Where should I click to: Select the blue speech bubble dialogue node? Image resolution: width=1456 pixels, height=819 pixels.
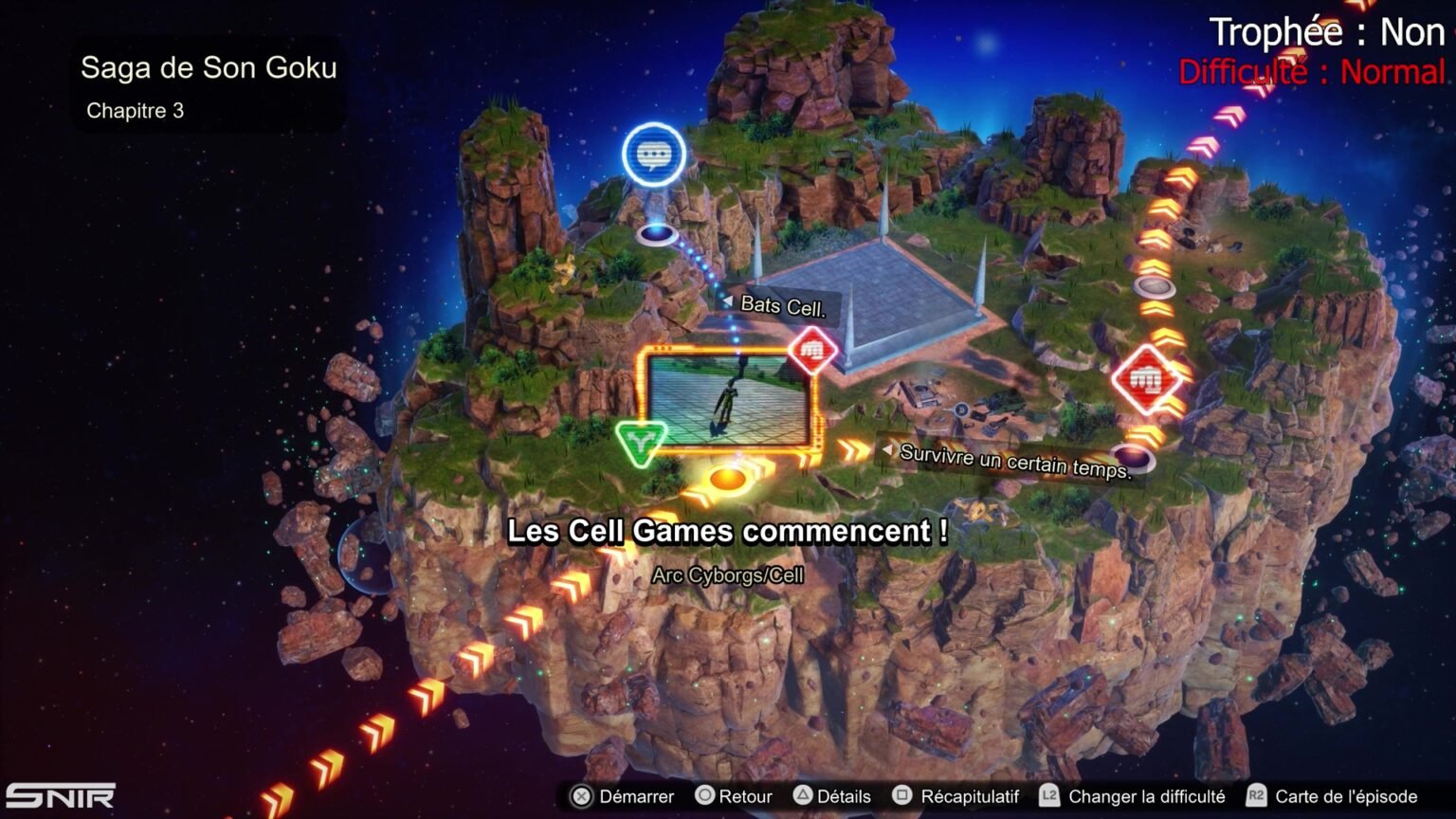point(654,155)
